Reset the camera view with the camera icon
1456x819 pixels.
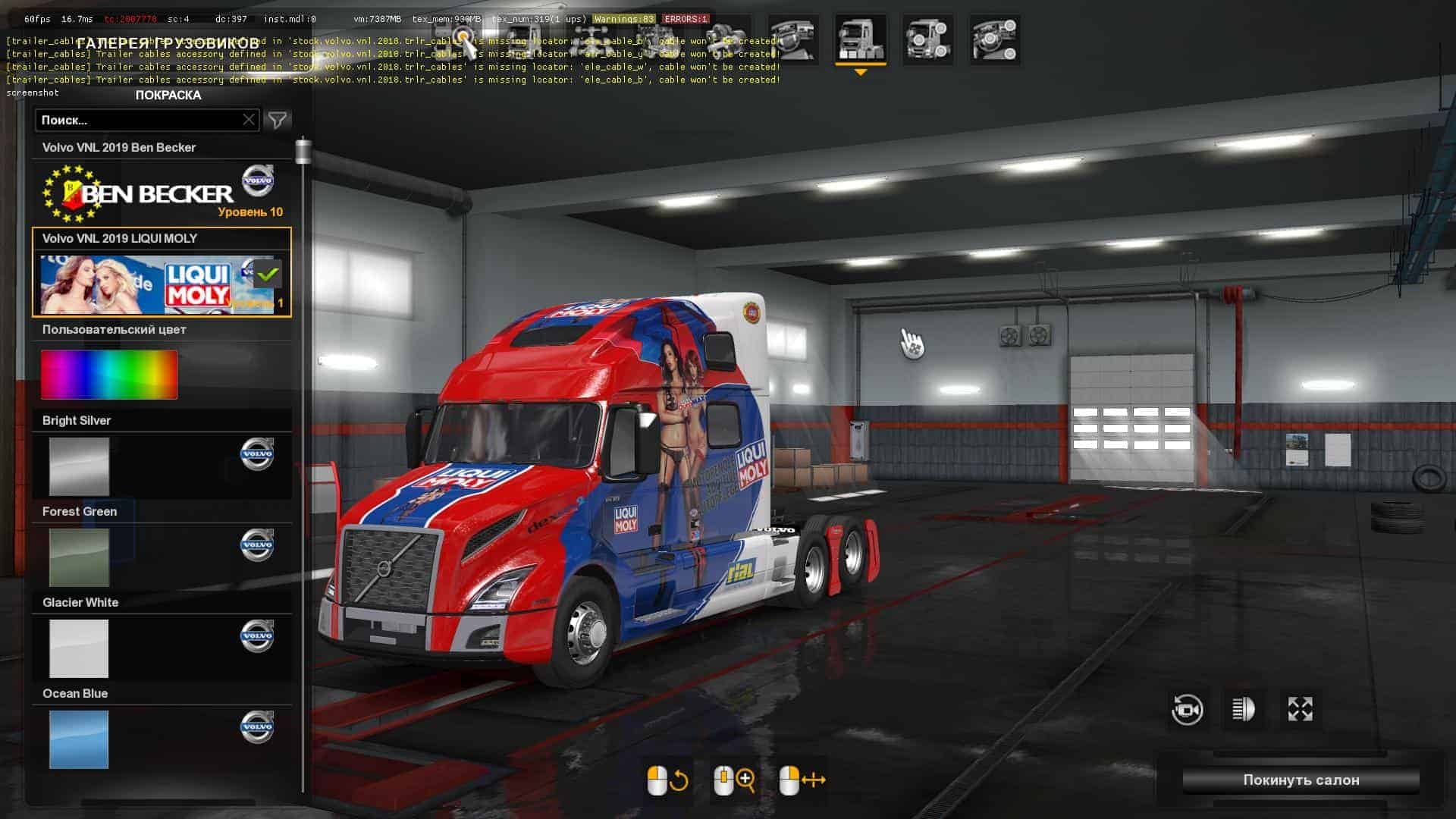tap(1187, 710)
